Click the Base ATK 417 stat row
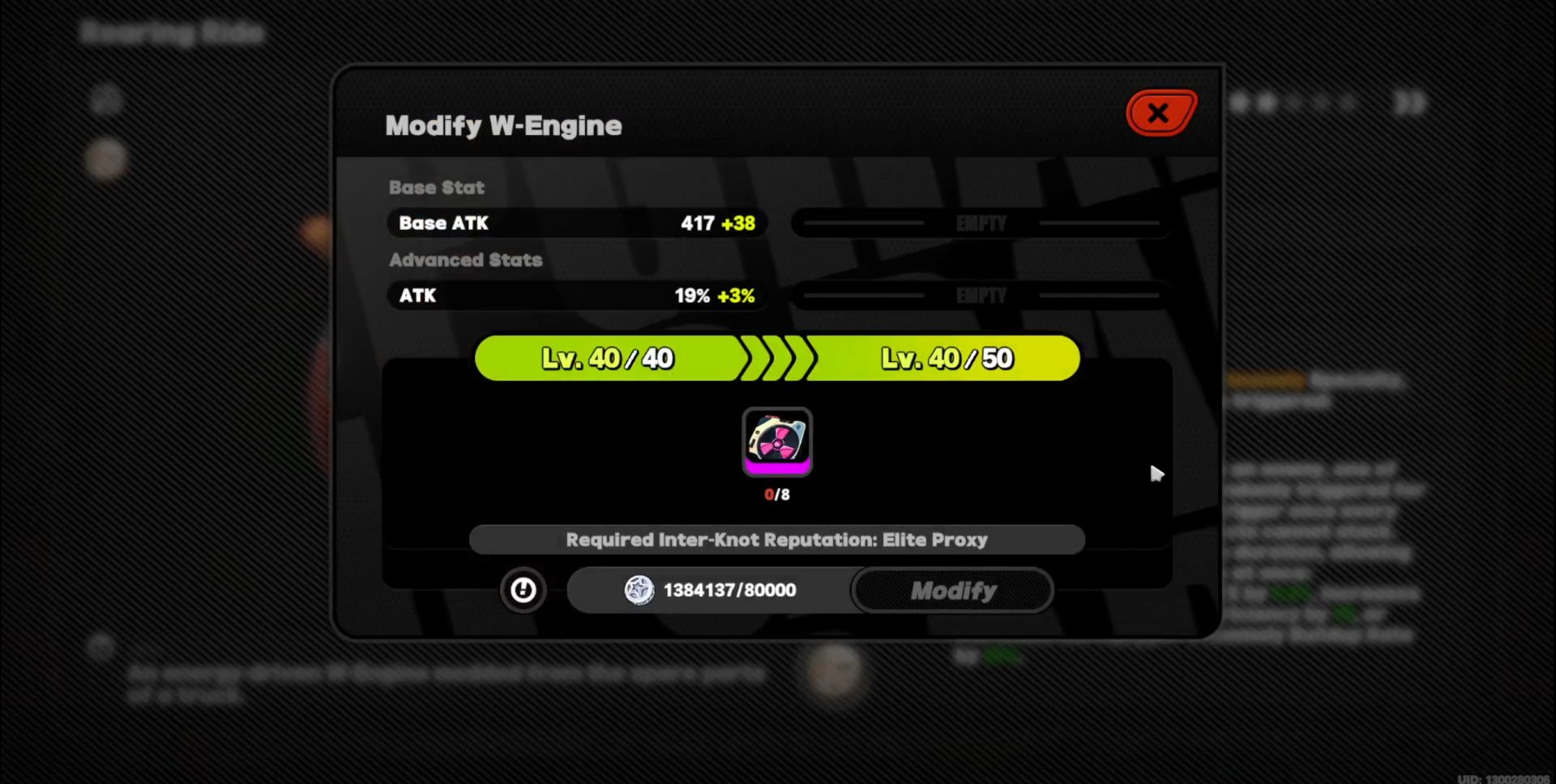Screen dimensions: 1556x784 [x=576, y=224]
